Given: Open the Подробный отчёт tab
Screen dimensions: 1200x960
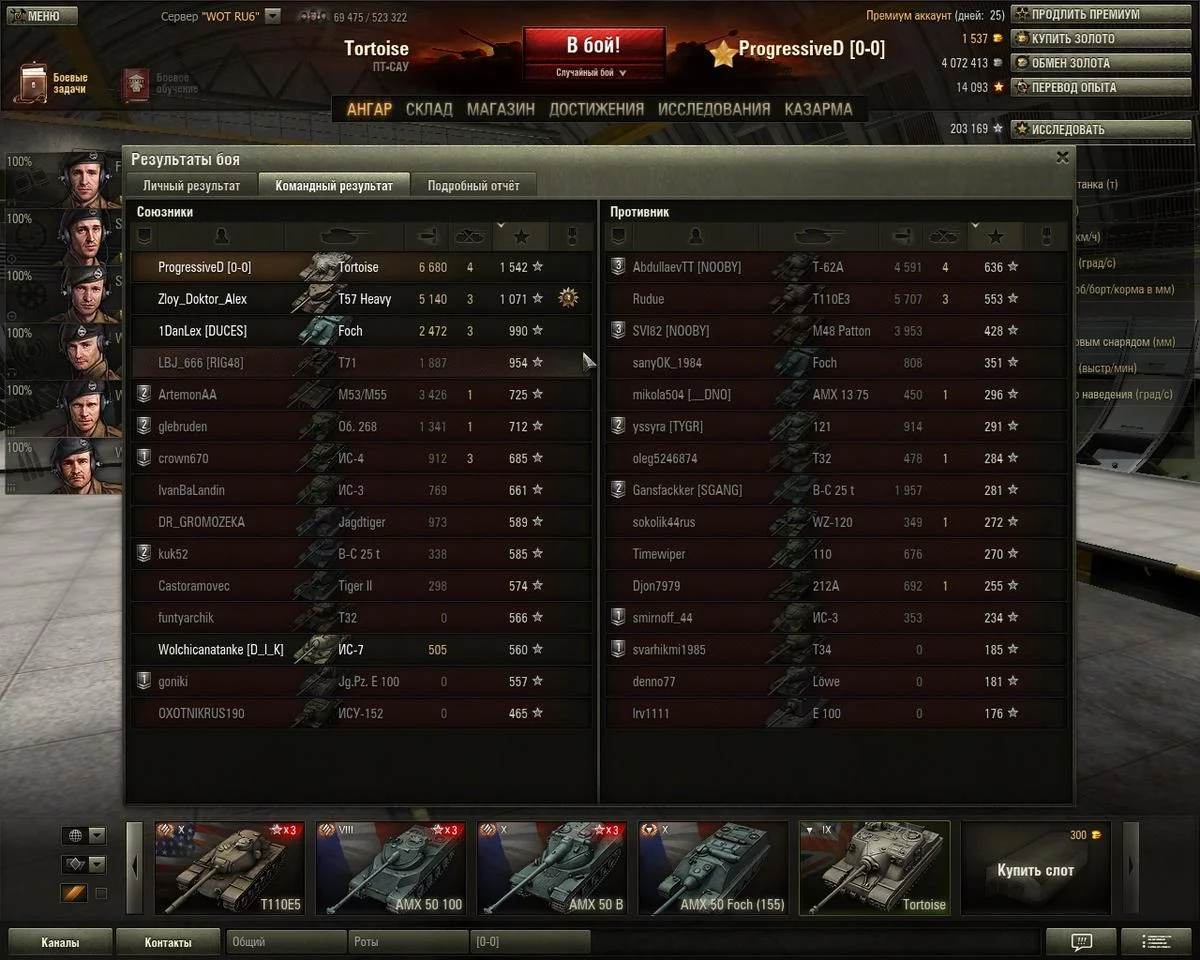Looking at the screenshot, I should [473, 185].
